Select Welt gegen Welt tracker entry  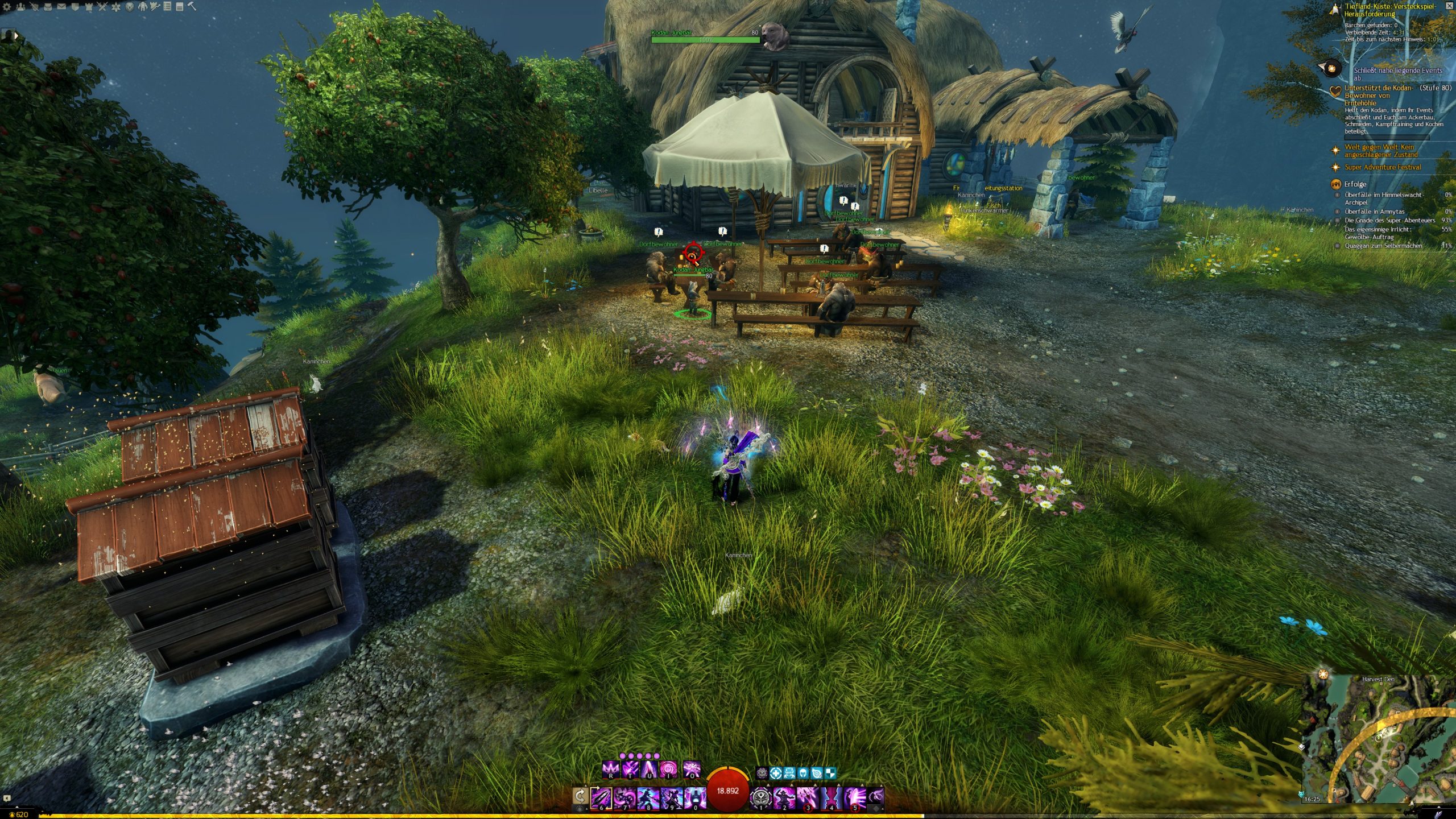pyautogui.click(x=1379, y=151)
